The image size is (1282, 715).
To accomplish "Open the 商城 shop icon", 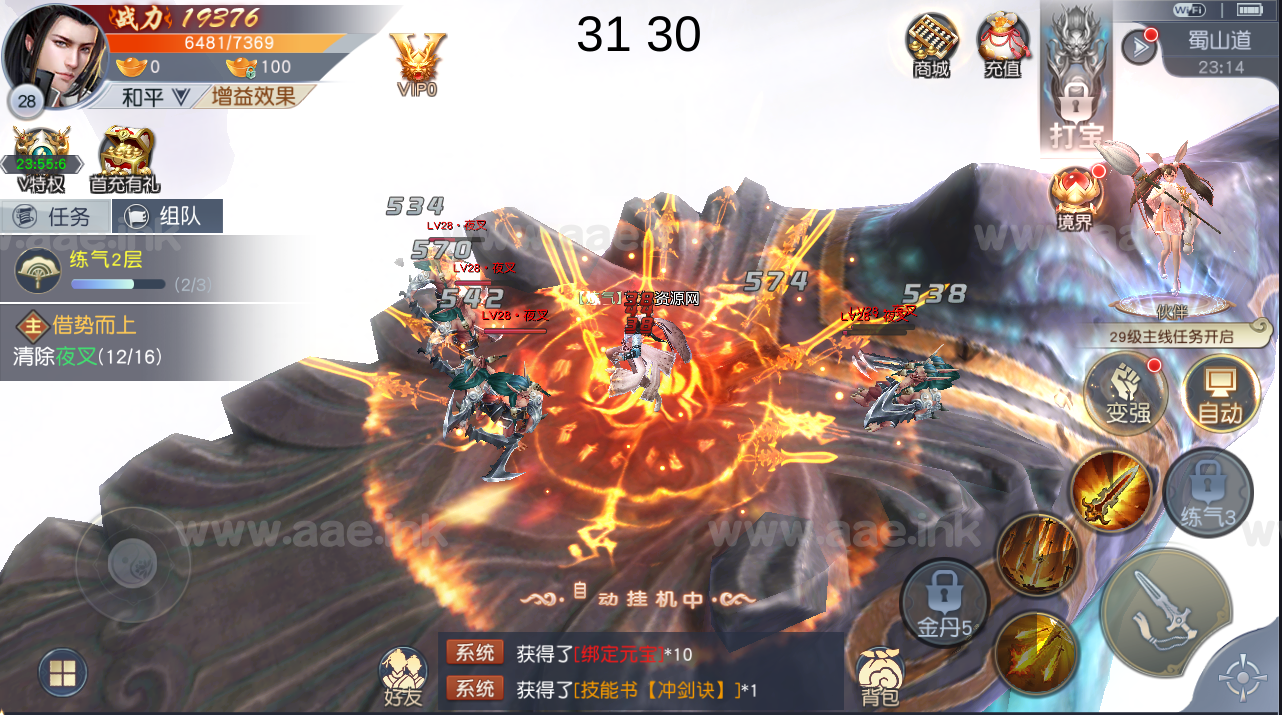I will [931, 45].
